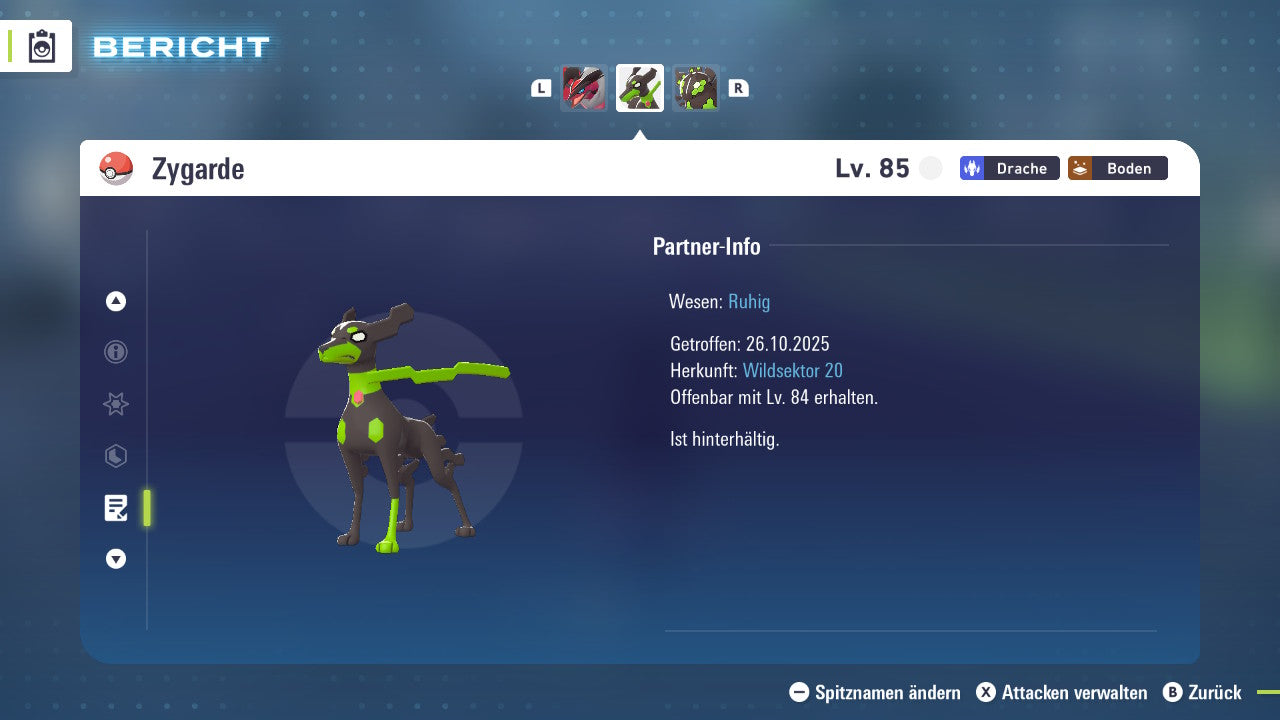The image size is (1280, 720).
Task: Click the up arrow to view previous page
Action: pyautogui.click(x=115, y=300)
